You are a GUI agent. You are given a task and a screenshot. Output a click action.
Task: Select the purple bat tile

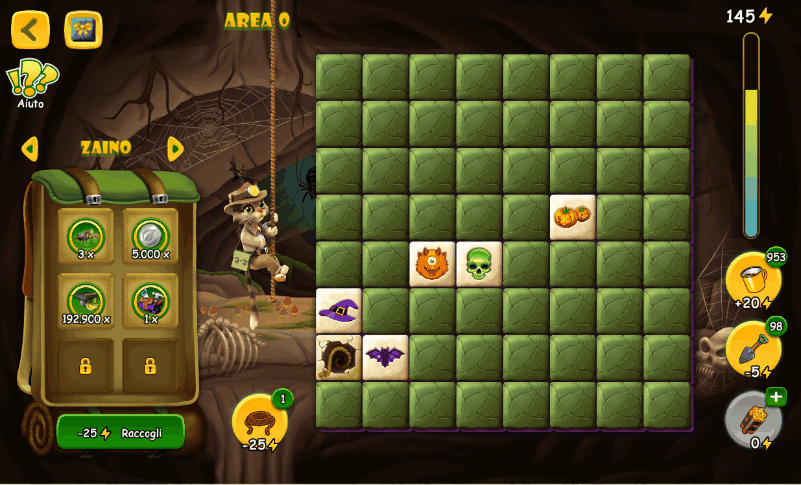point(385,357)
